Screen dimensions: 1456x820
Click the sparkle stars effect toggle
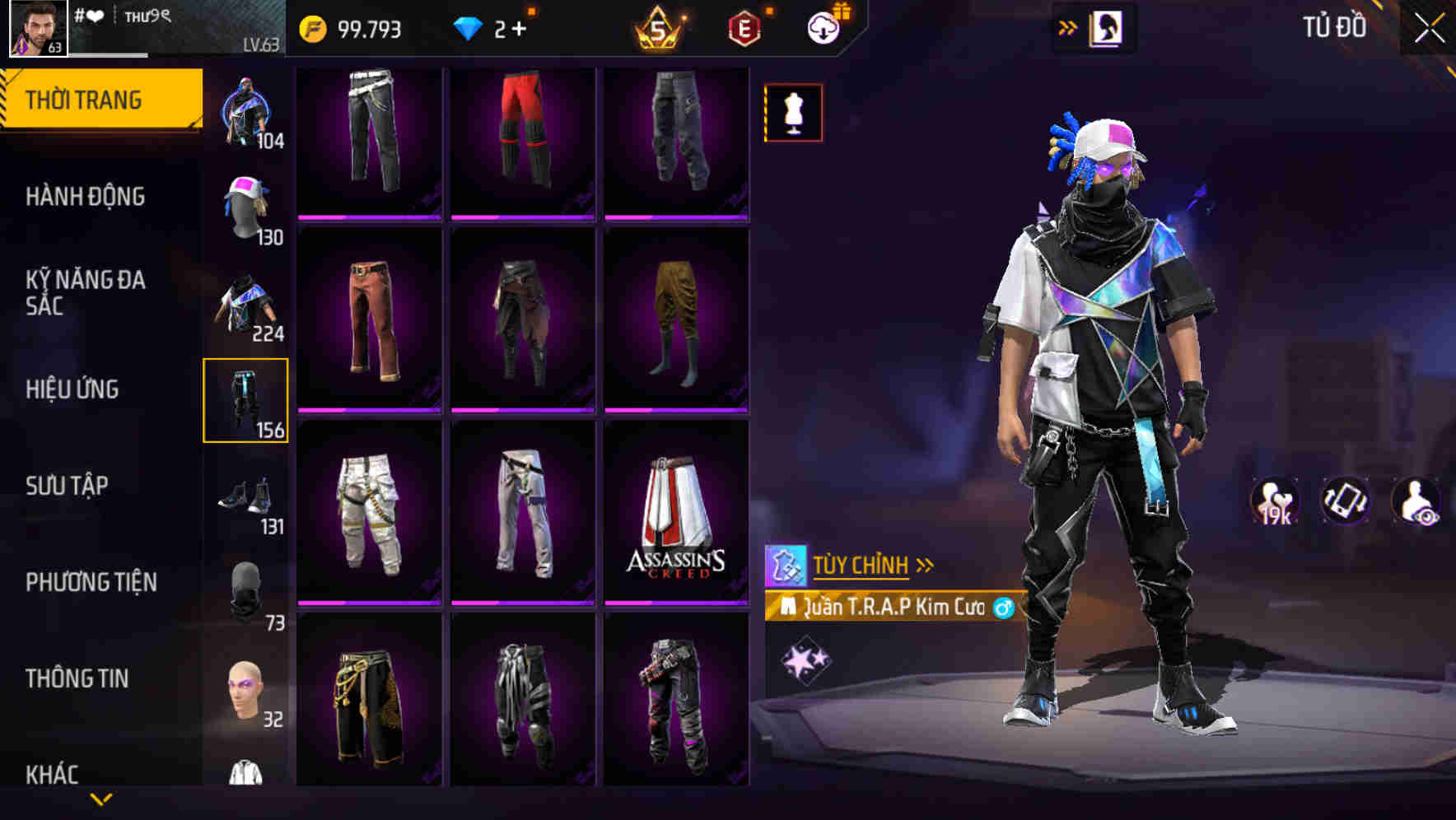point(805,659)
